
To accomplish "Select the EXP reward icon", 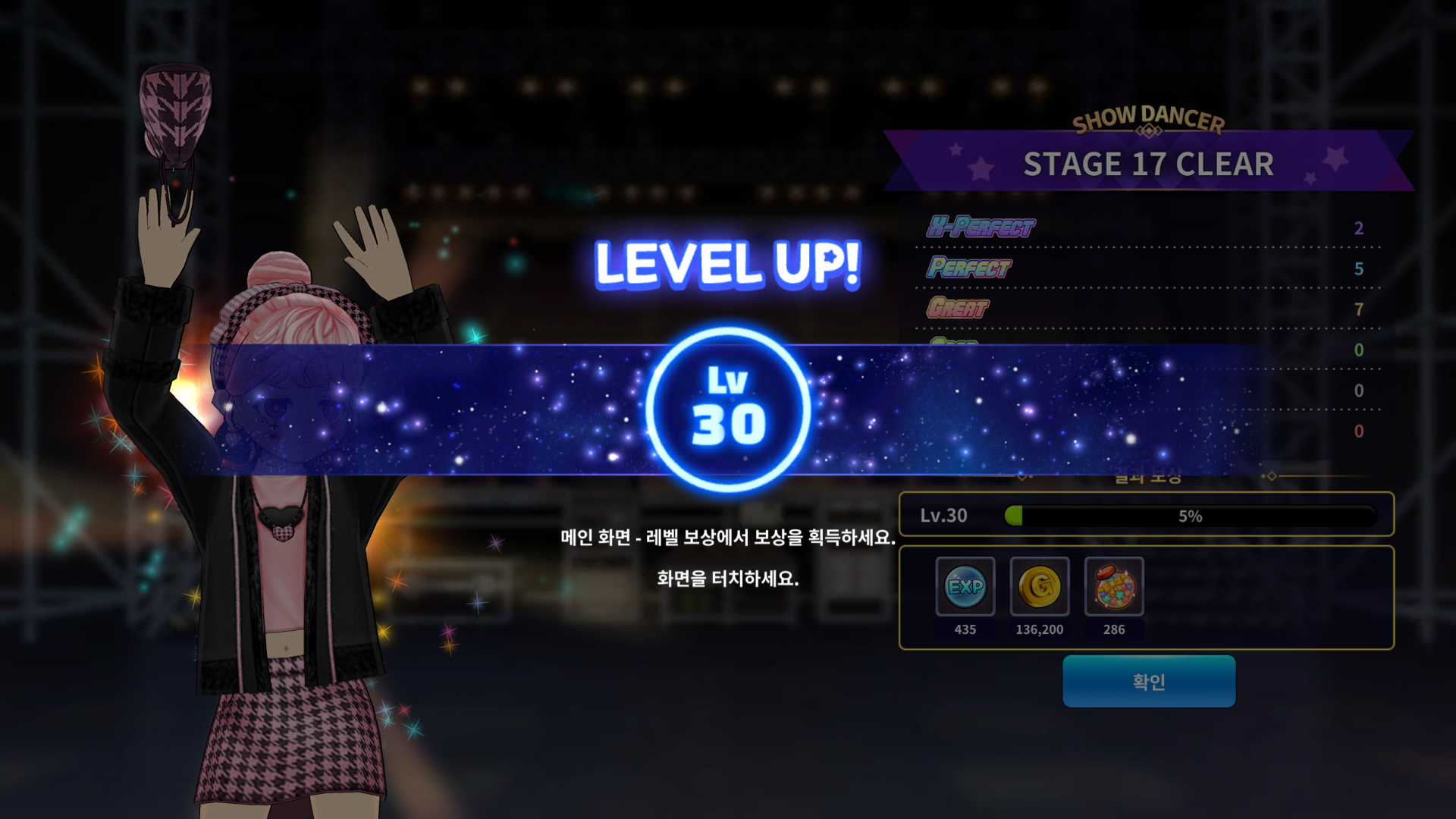I will point(965,586).
